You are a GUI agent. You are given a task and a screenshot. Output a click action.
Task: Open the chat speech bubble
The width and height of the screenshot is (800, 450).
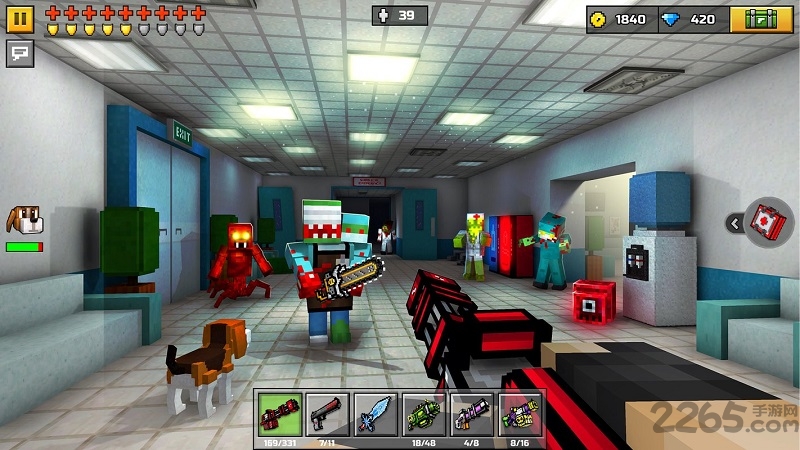pos(20,54)
